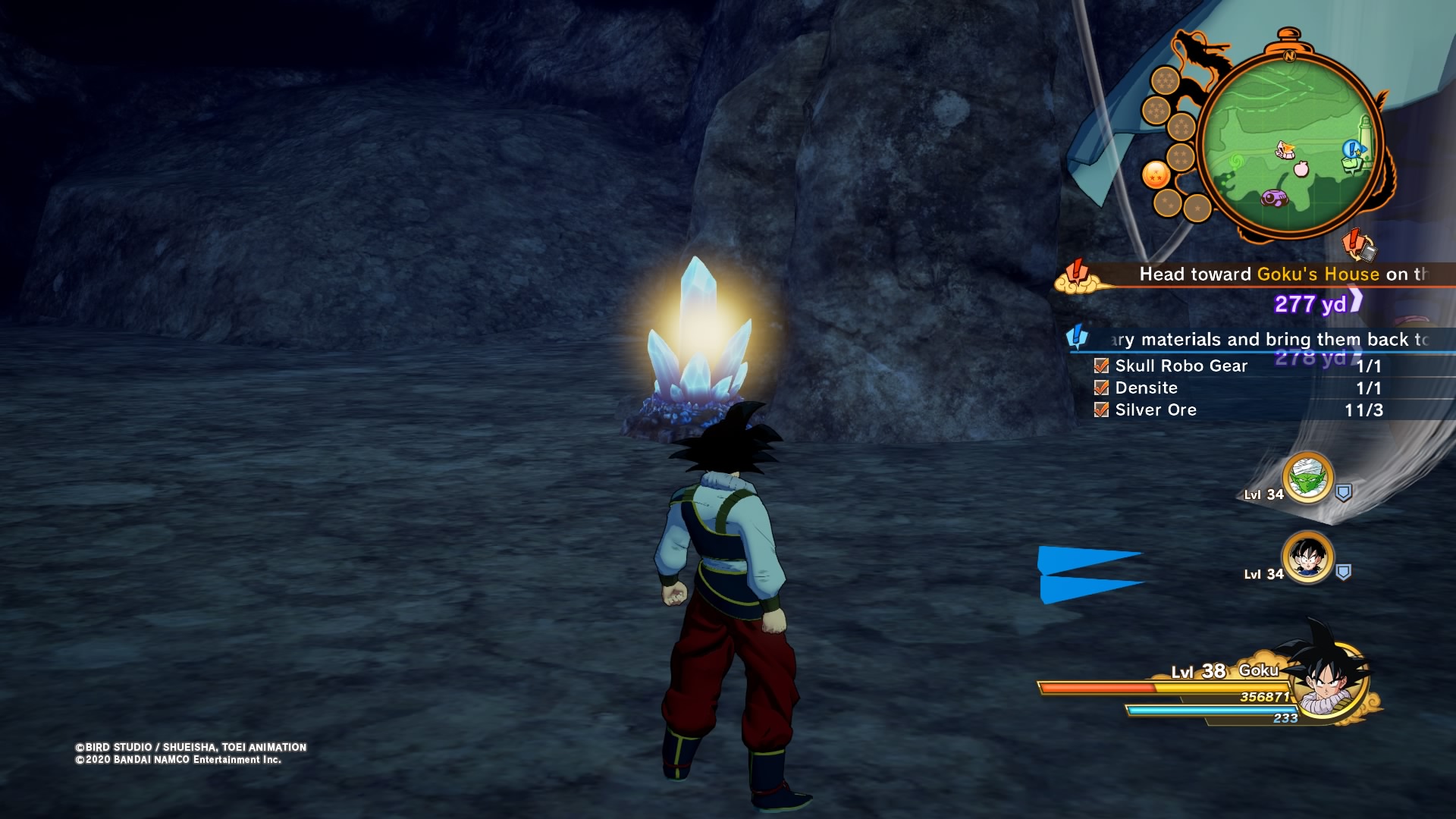Toggle the Silver Ore collection checkbox
Screen dimensions: 1456x819
(x=1101, y=409)
